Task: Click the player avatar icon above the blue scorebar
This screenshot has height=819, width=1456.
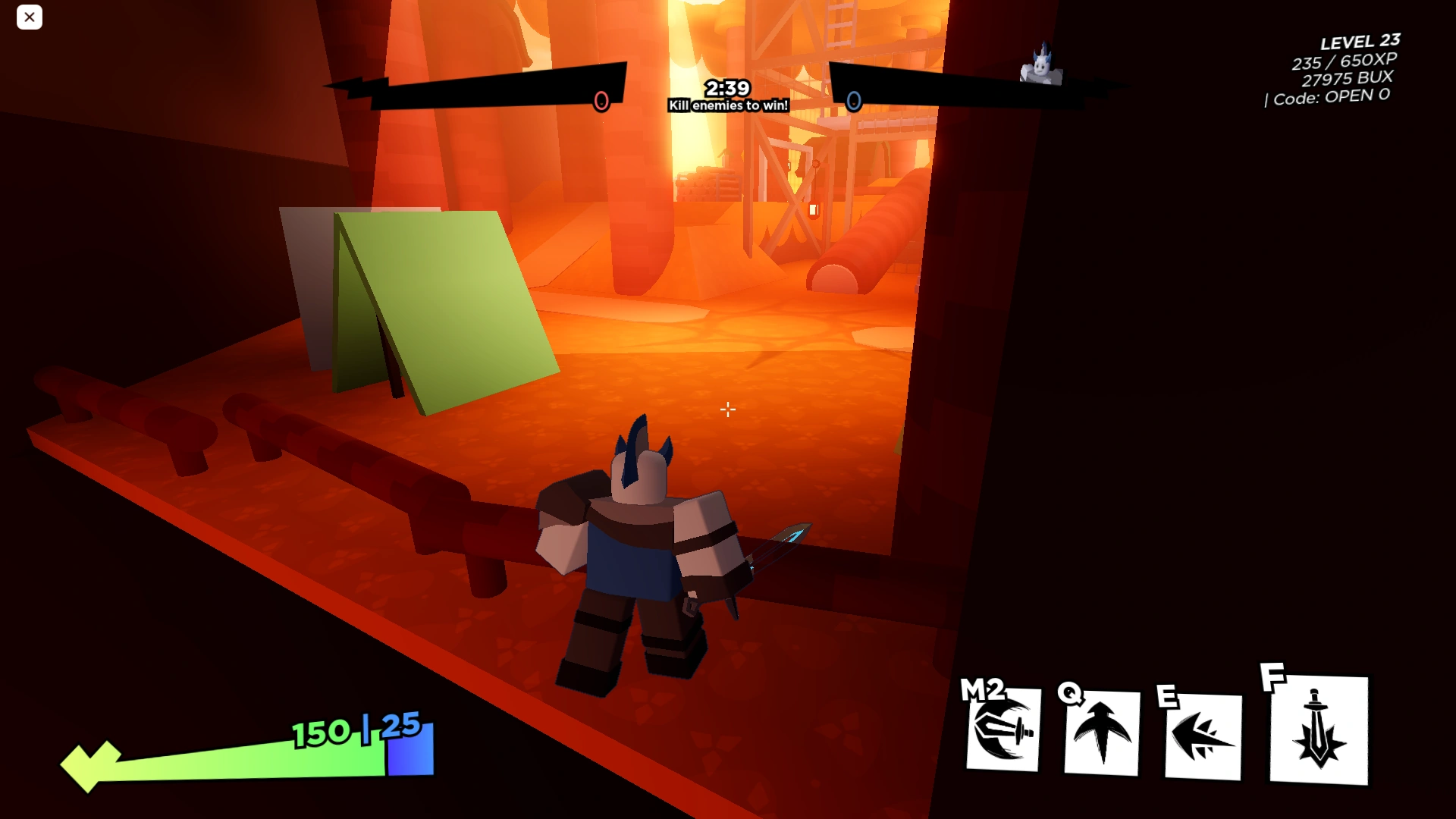Action: [1042, 64]
